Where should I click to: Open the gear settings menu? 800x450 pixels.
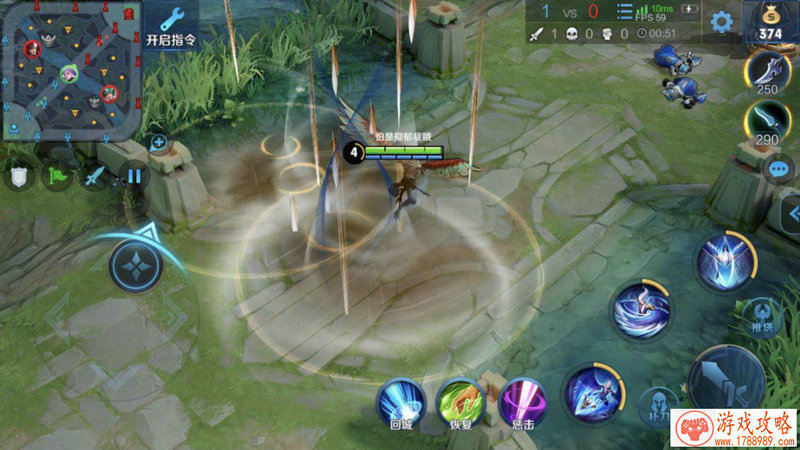click(x=721, y=22)
